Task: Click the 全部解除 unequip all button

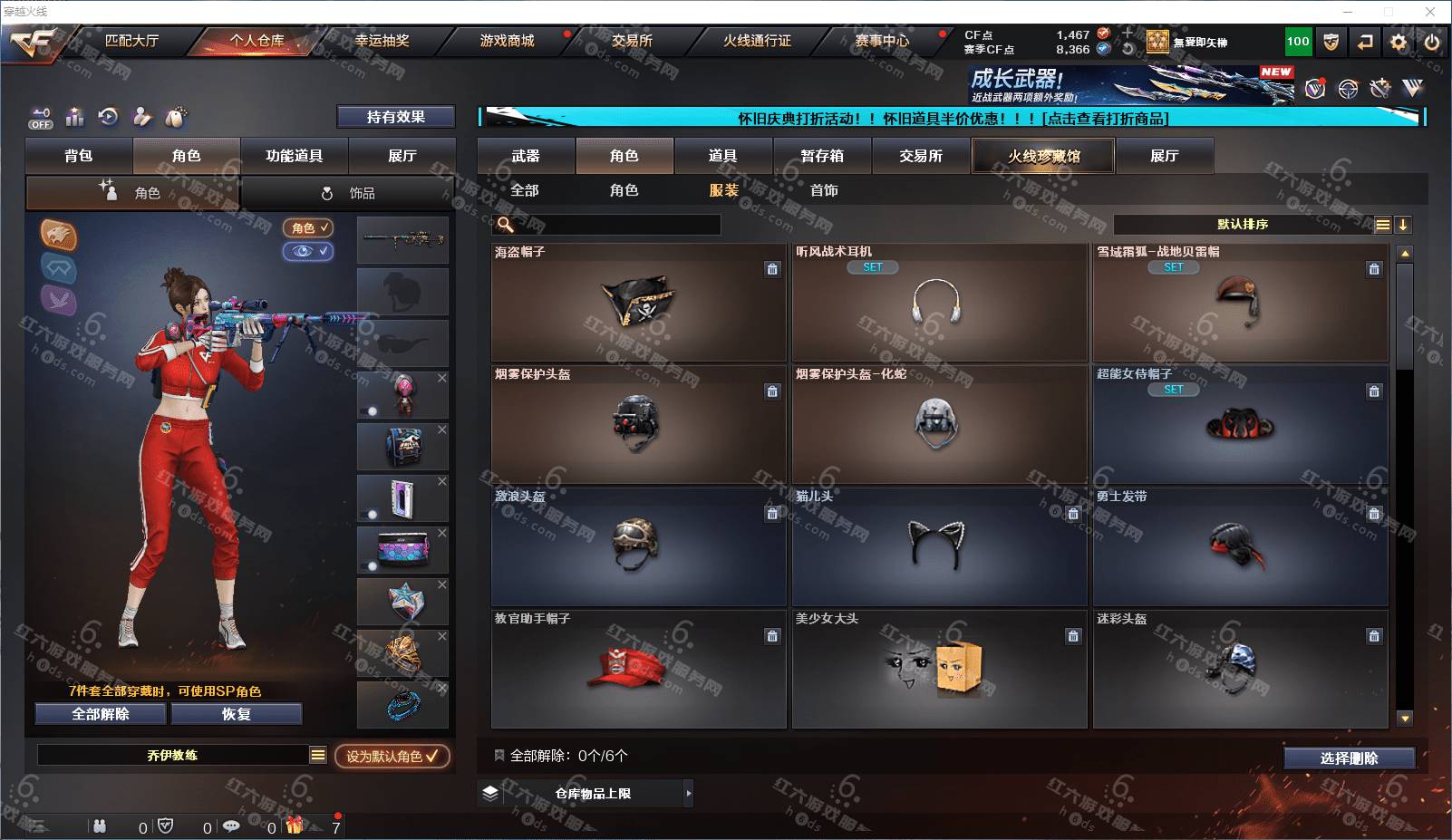Action: [x=101, y=714]
